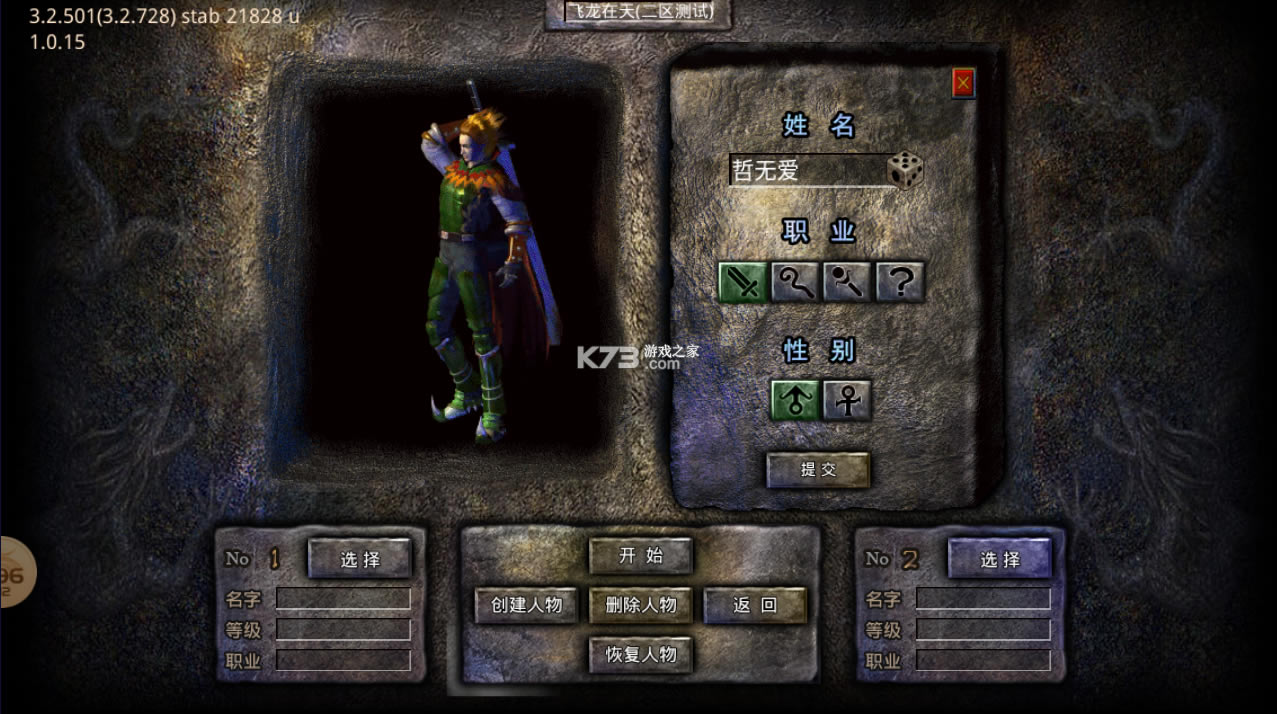Click the character name input field
Image resolution: width=1277 pixels, height=714 pixels.
point(807,170)
